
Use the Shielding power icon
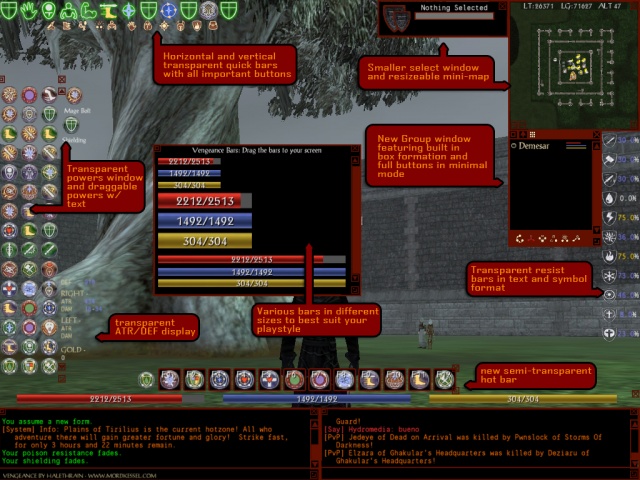coord(71,124)
